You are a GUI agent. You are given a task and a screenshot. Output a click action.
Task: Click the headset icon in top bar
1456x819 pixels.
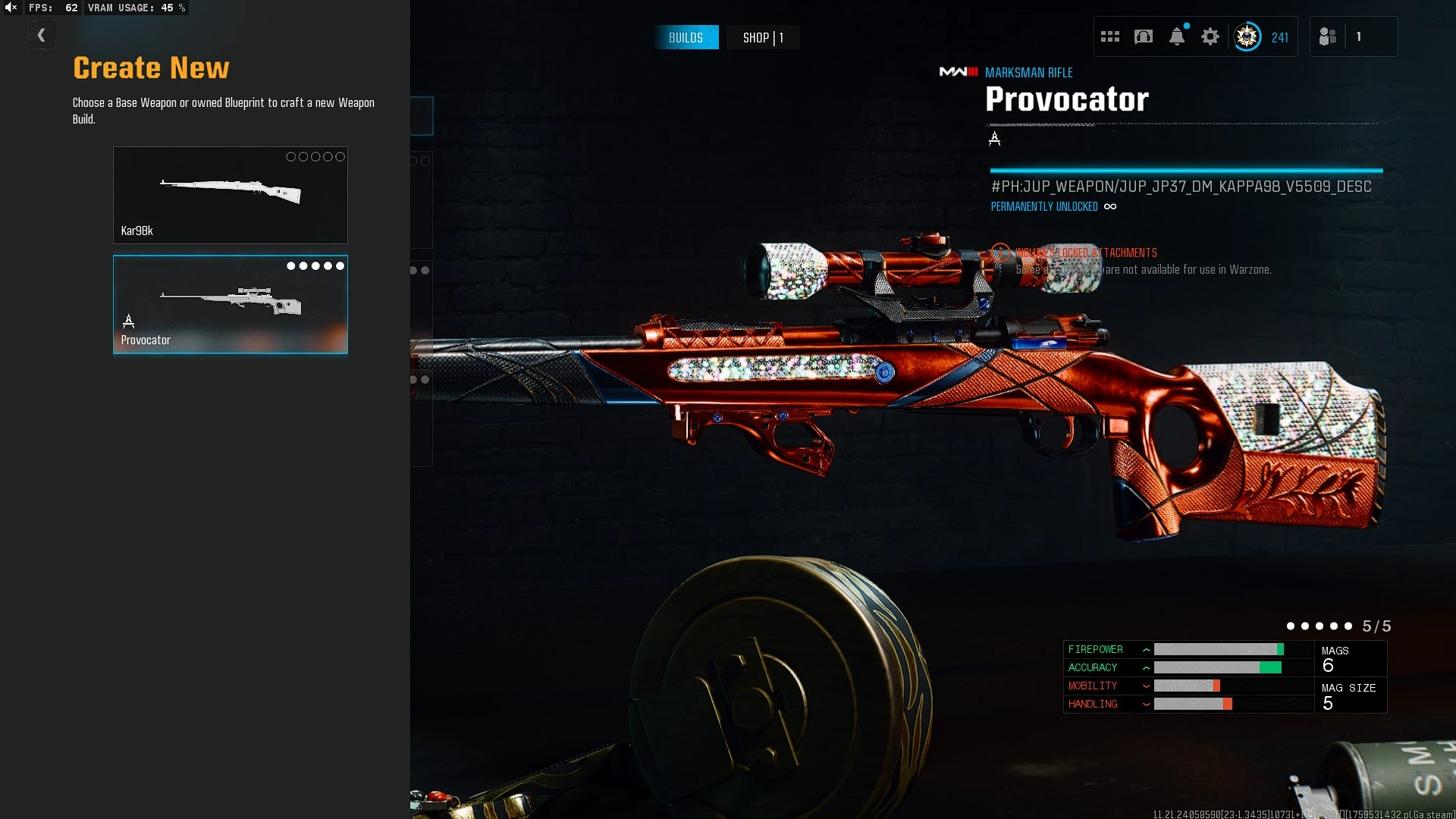(x=1144, y=36)
